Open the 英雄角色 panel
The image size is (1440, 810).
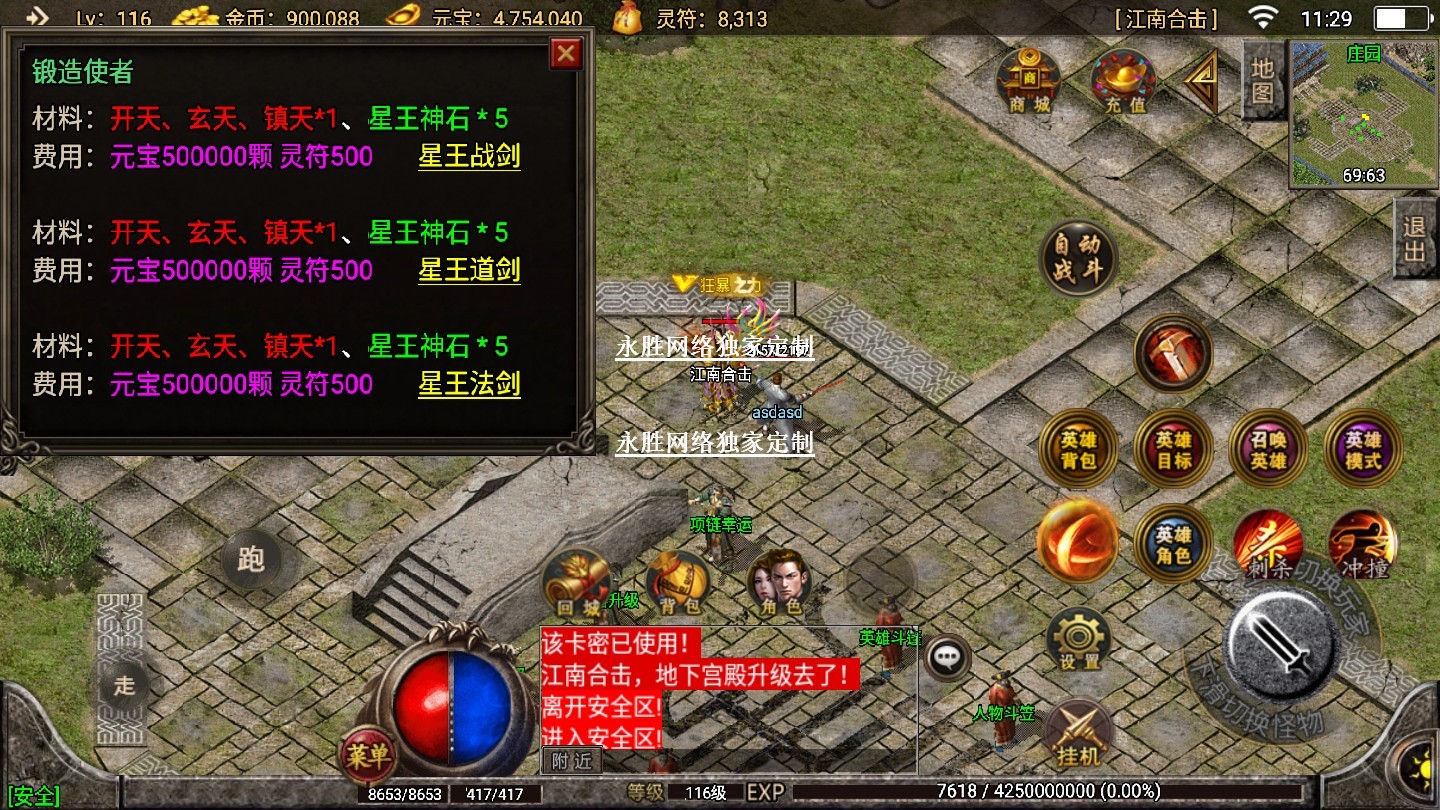tap(1173, 545)
